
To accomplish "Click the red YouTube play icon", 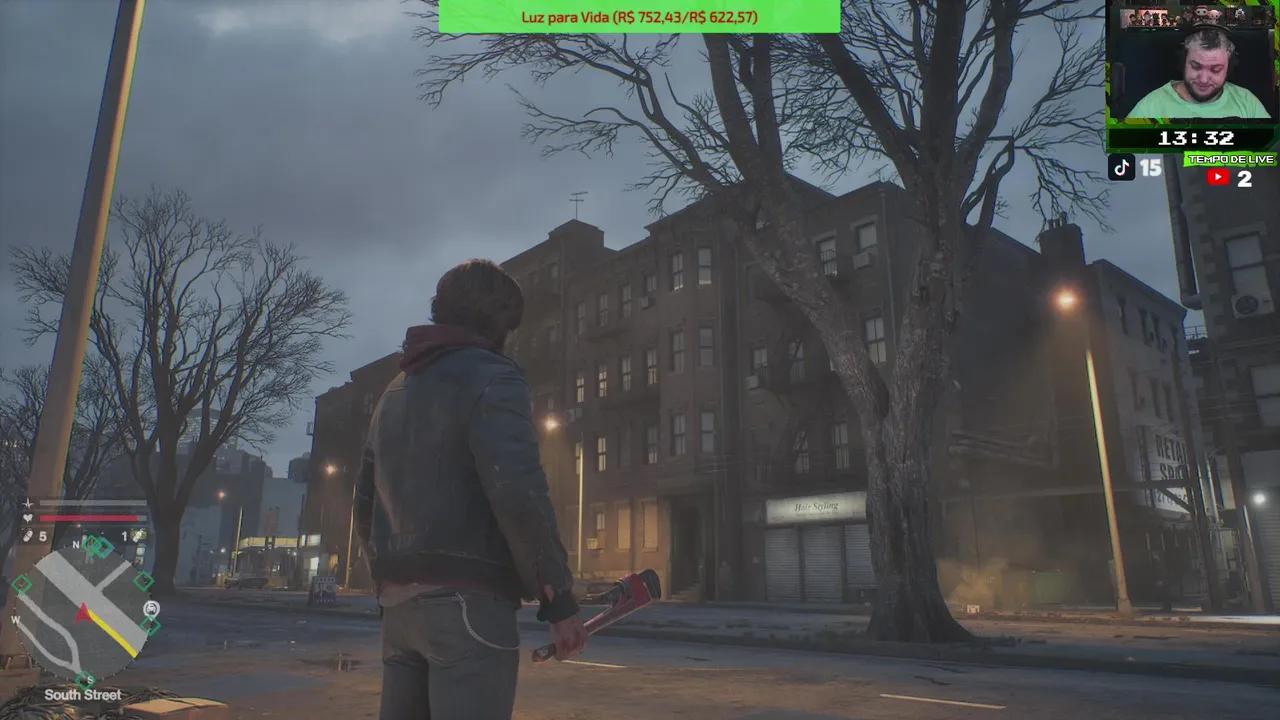I will pos(1218,177).
